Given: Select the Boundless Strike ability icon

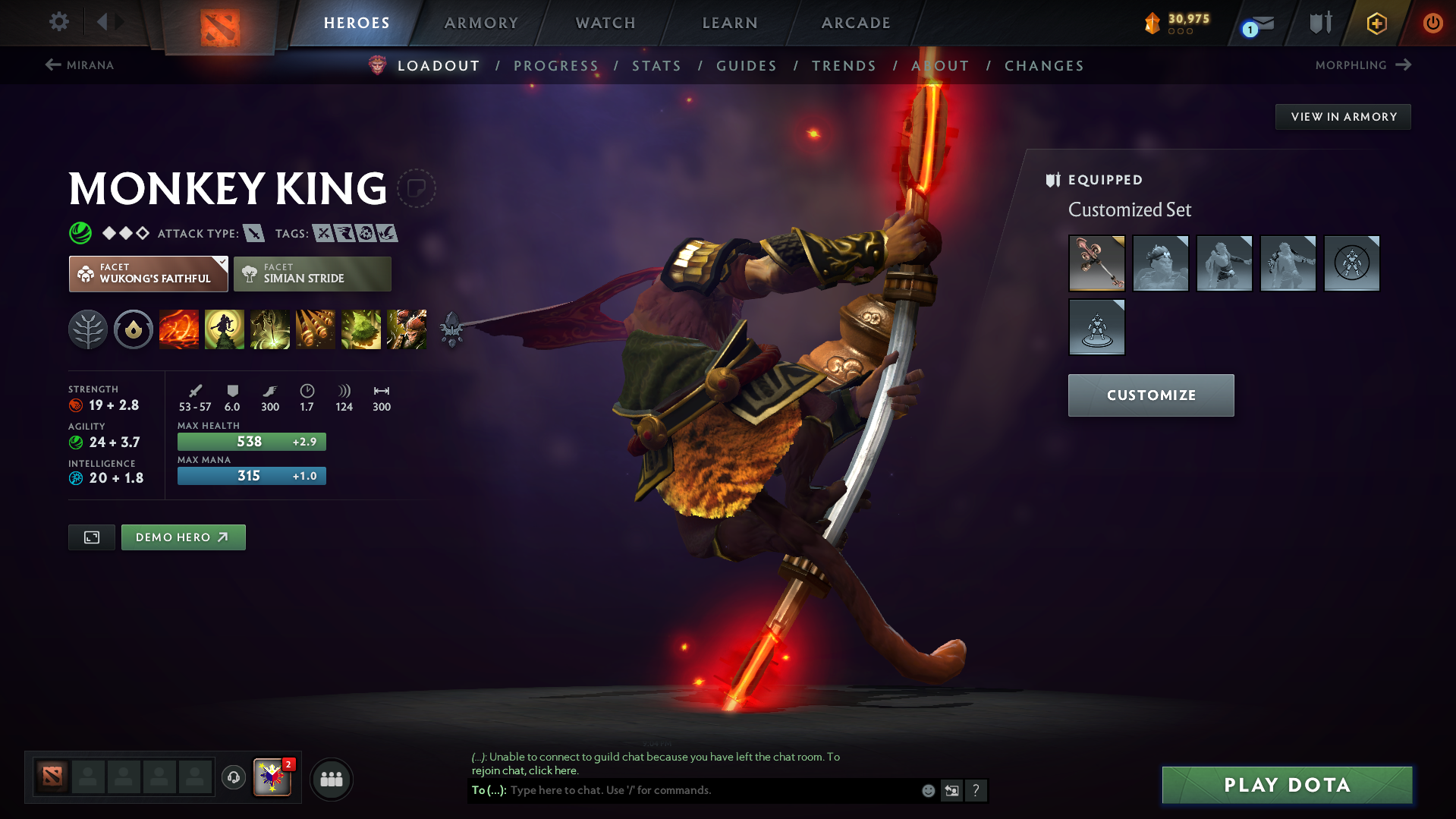Looking at the screenshot, I should [x=179, y=329].
